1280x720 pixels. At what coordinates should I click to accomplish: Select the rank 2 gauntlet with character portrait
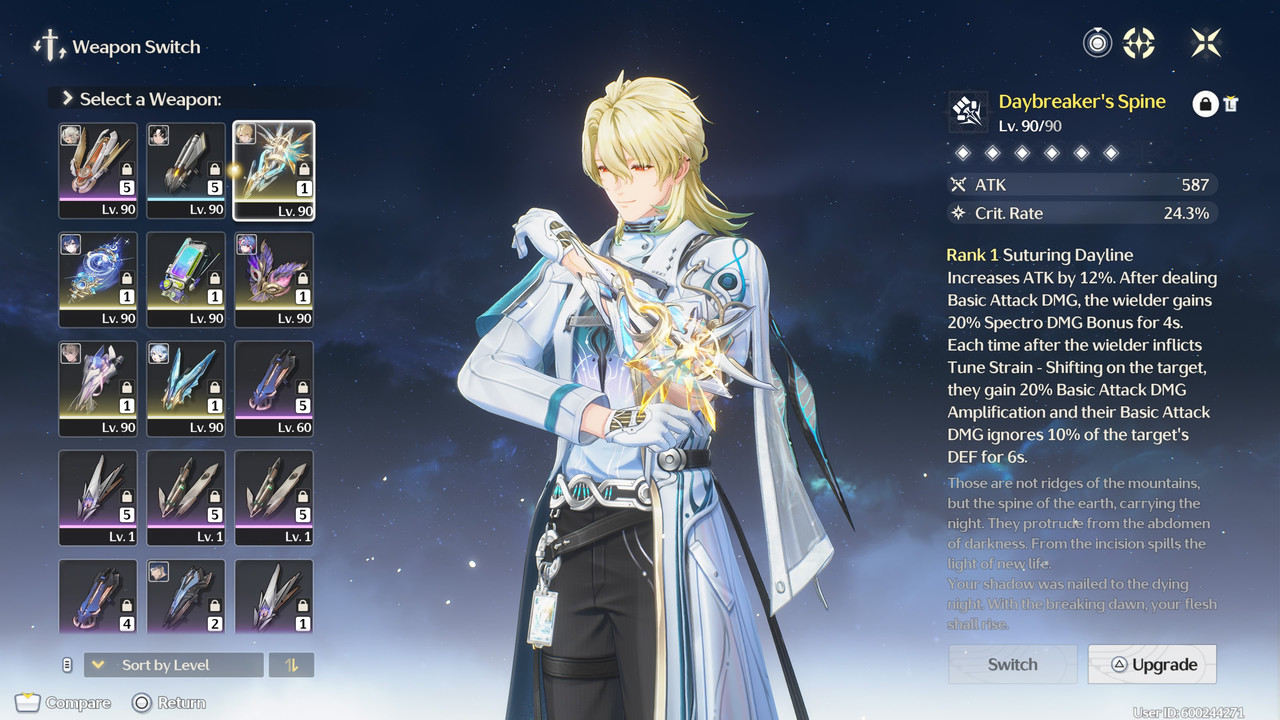point(186,597)
